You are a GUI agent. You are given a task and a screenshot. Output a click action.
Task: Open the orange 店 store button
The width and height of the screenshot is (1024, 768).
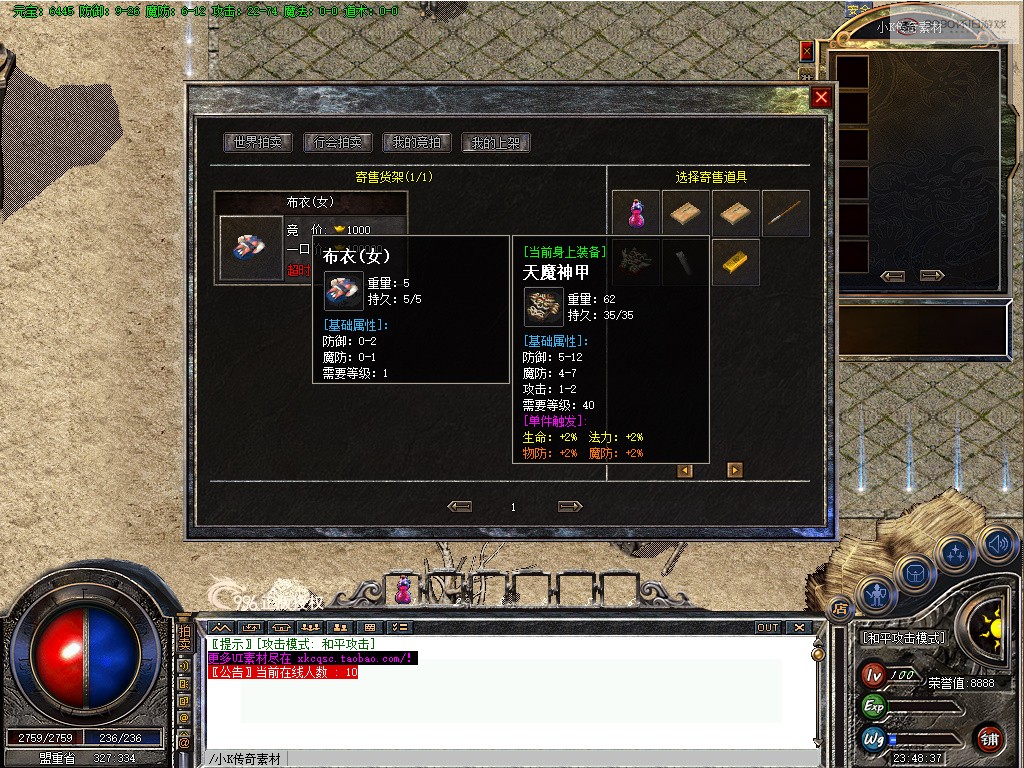(841, 606)
